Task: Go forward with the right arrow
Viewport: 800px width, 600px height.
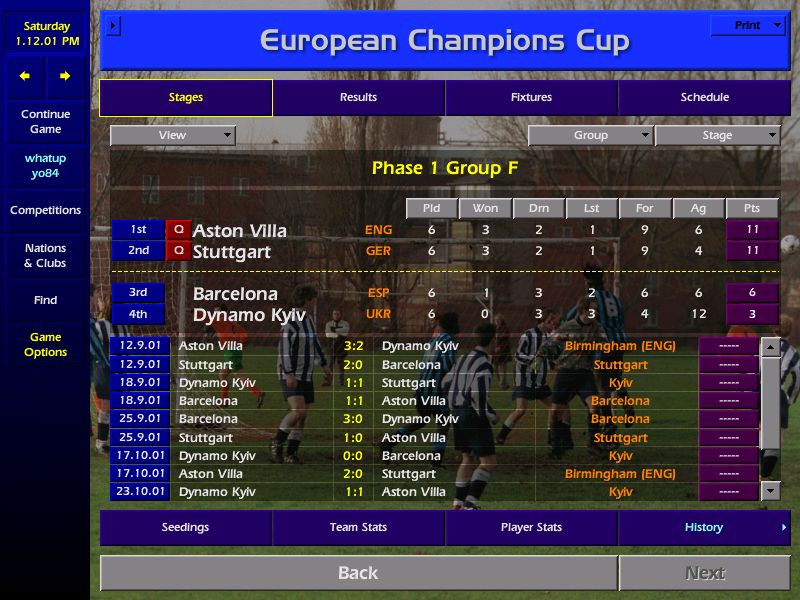Action: pyautogui.click(x=65, y=76)
